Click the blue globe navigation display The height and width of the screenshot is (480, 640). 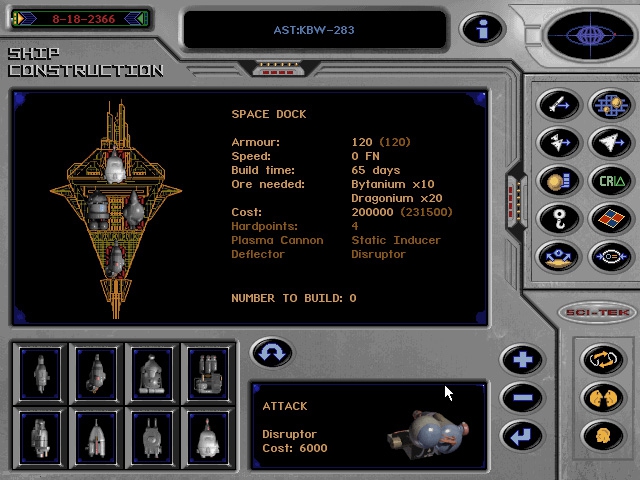[589, 36]
